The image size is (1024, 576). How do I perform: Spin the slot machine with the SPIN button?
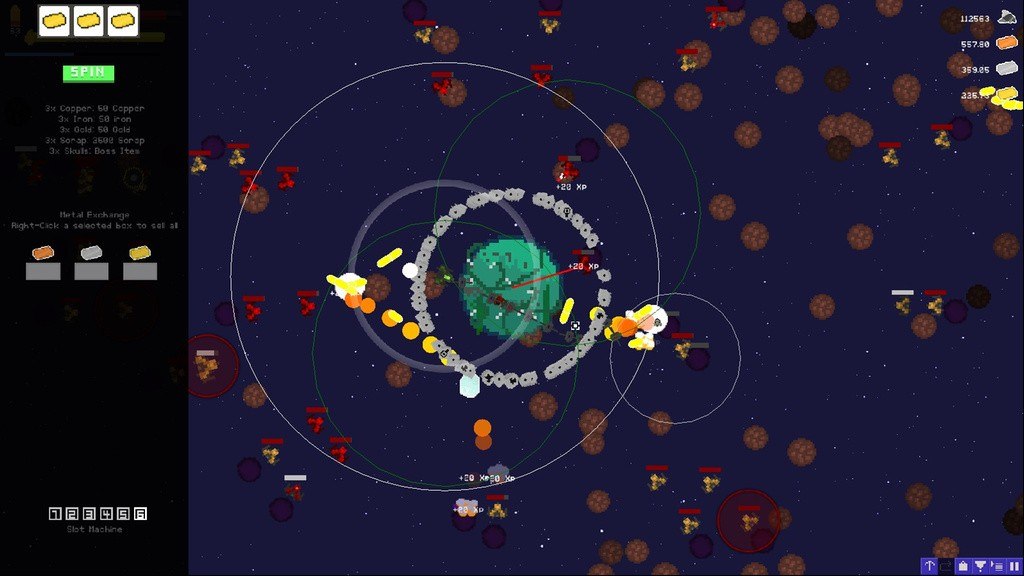[x=89, y=73]
